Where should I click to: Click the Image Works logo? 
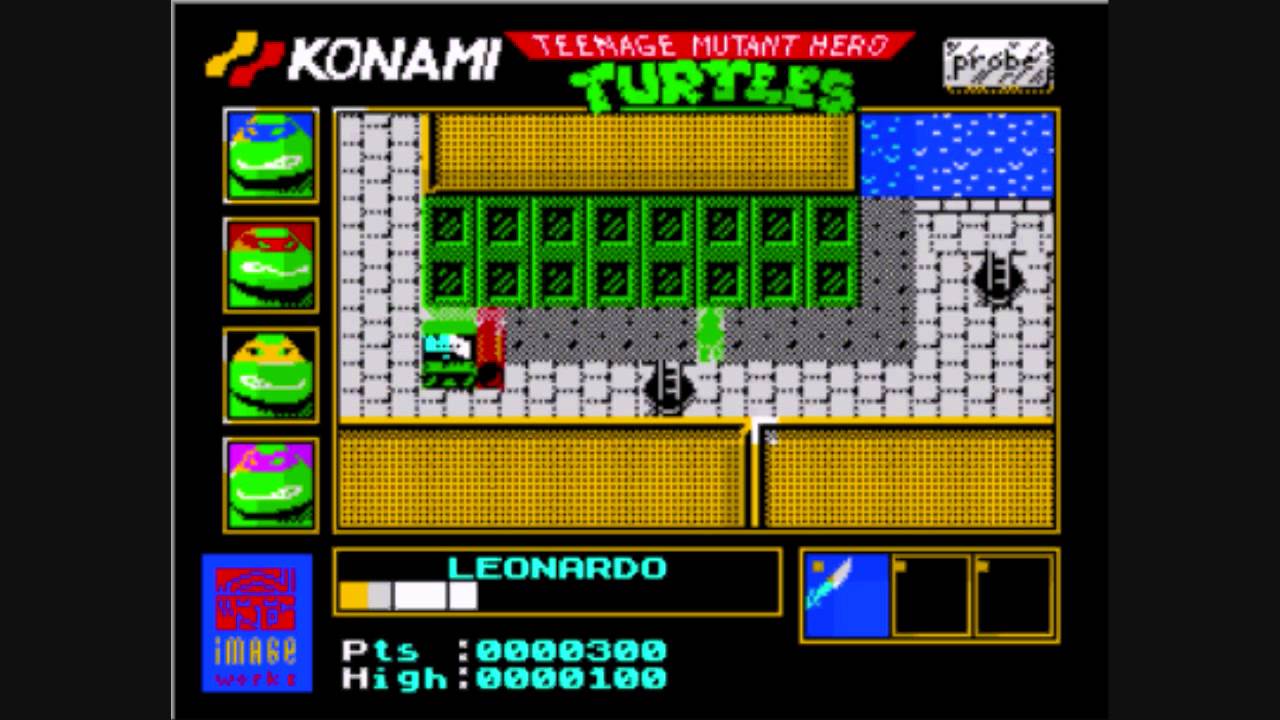coord(256,622)
